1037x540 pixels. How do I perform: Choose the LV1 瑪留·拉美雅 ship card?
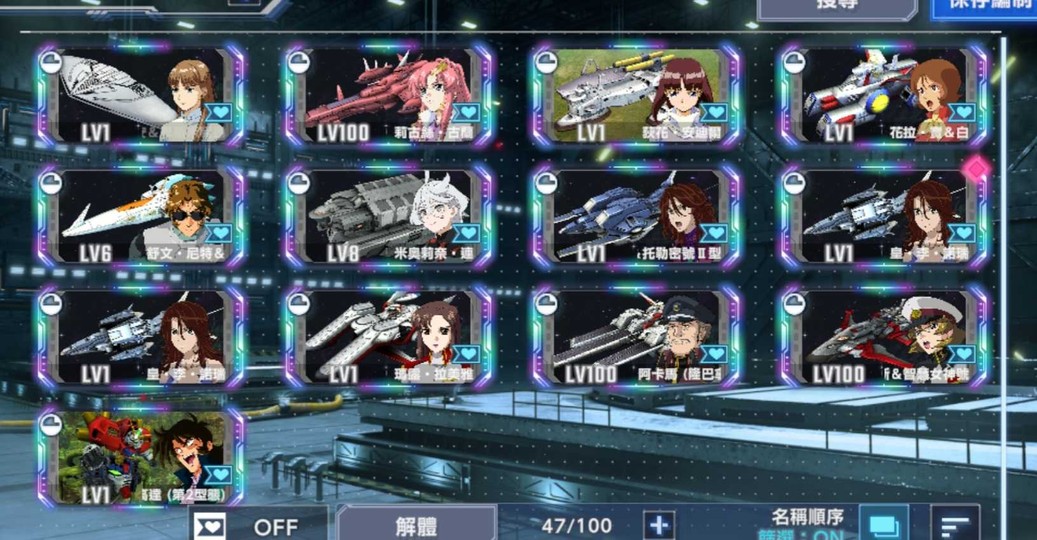pos(388,338)
